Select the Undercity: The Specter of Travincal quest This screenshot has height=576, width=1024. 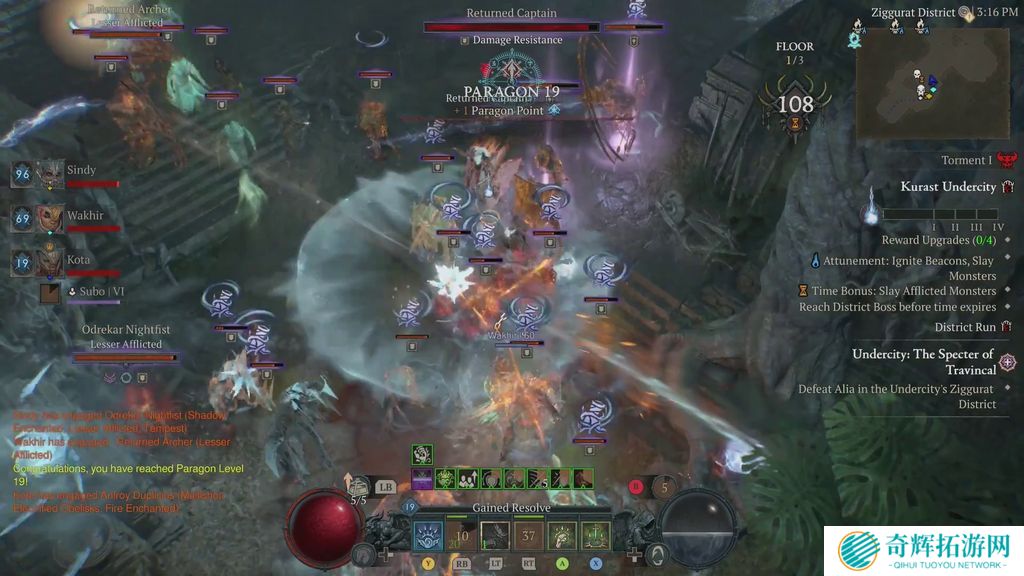click(922, 361)
